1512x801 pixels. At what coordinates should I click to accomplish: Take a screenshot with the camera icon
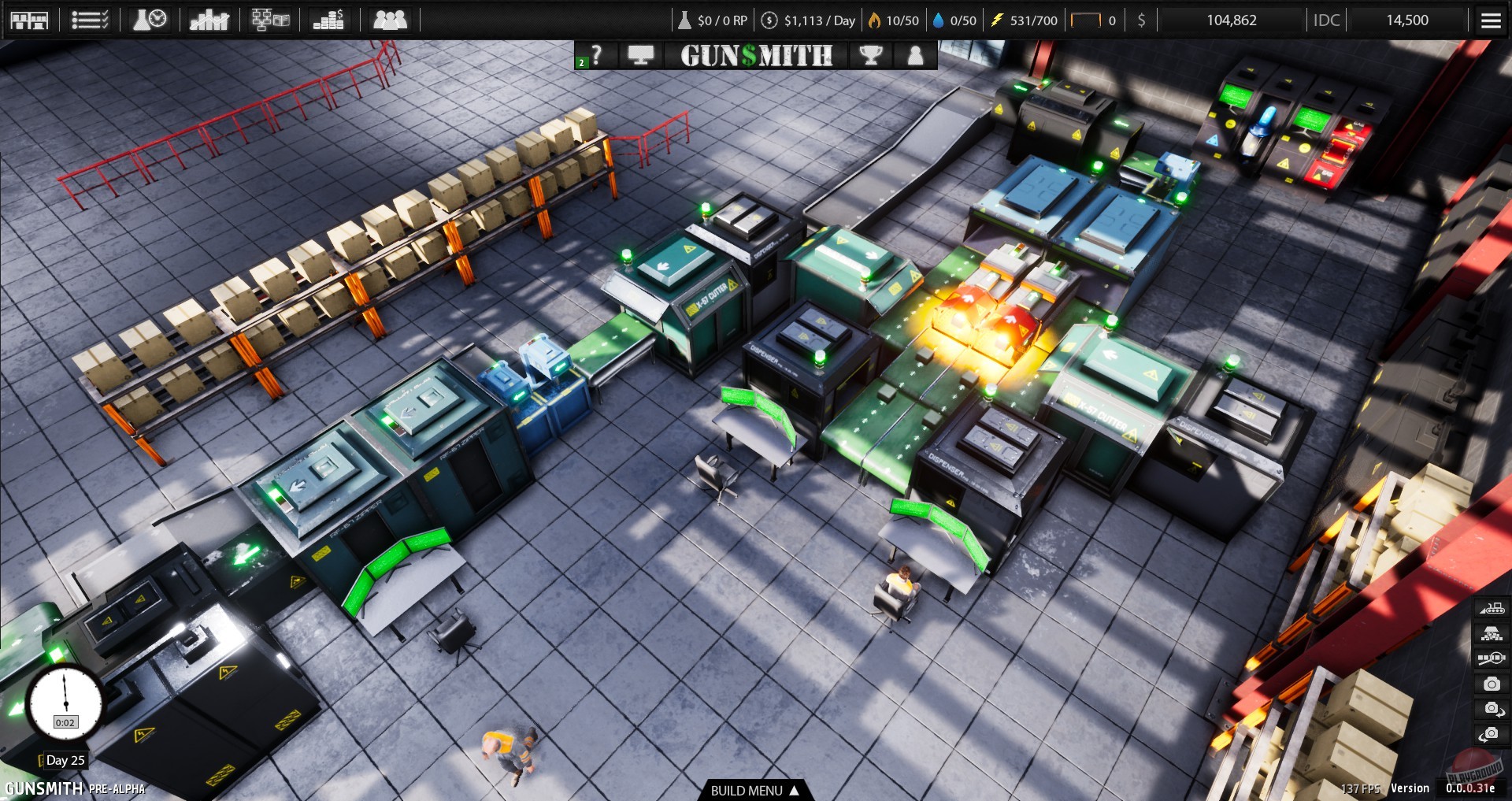tap(1492, 683)
